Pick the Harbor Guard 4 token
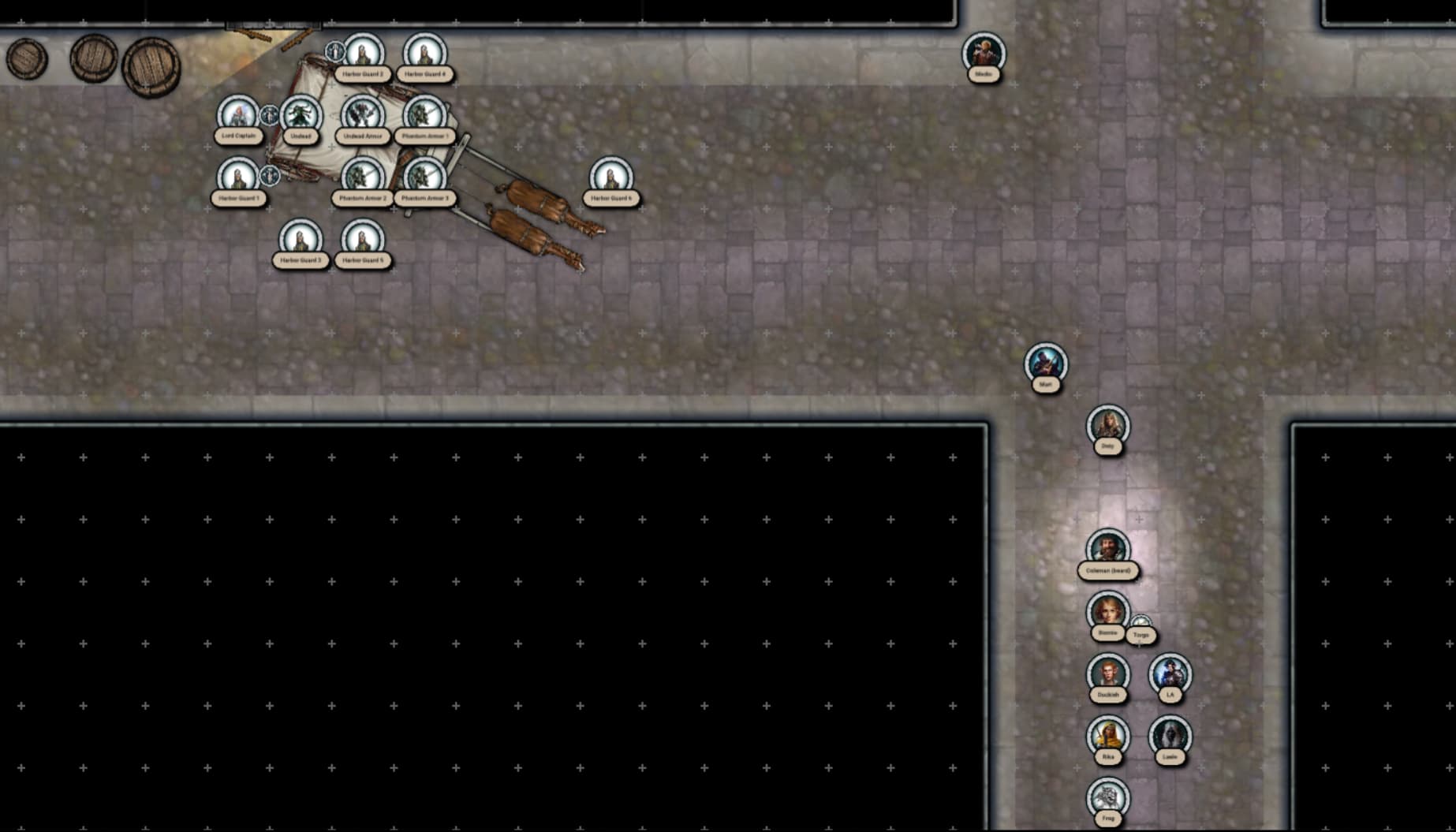The width and height of the screenshot is (1456, 832). click(424, 53)
